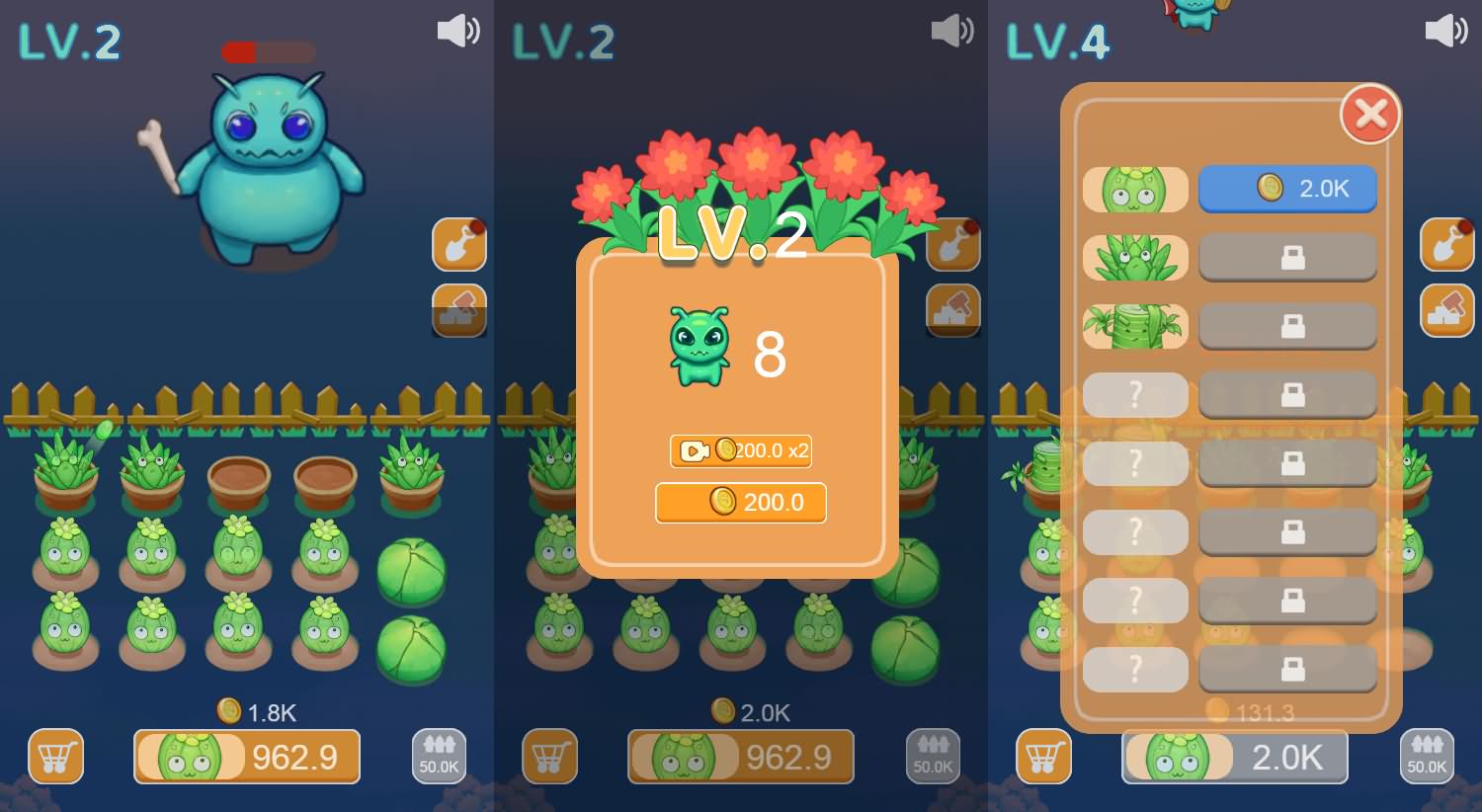Open the shop cart on the middle screen
The width and height of the screenshot is (1482, 812).
[549, 757]
